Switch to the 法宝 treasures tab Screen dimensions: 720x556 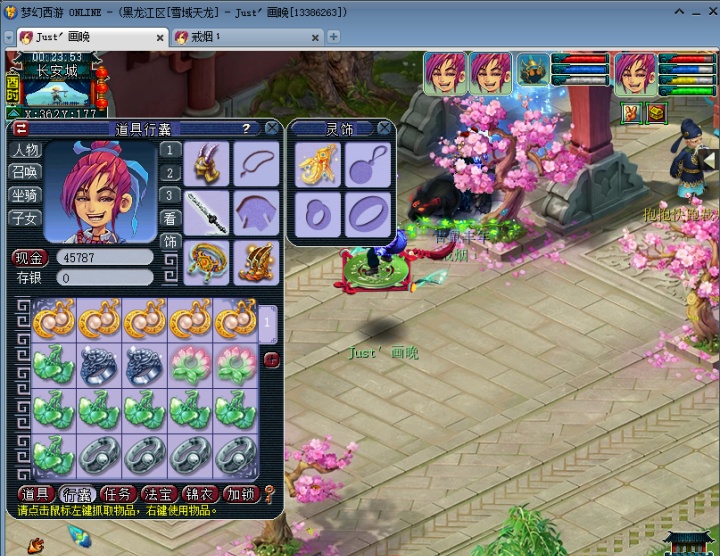(160, 494)
